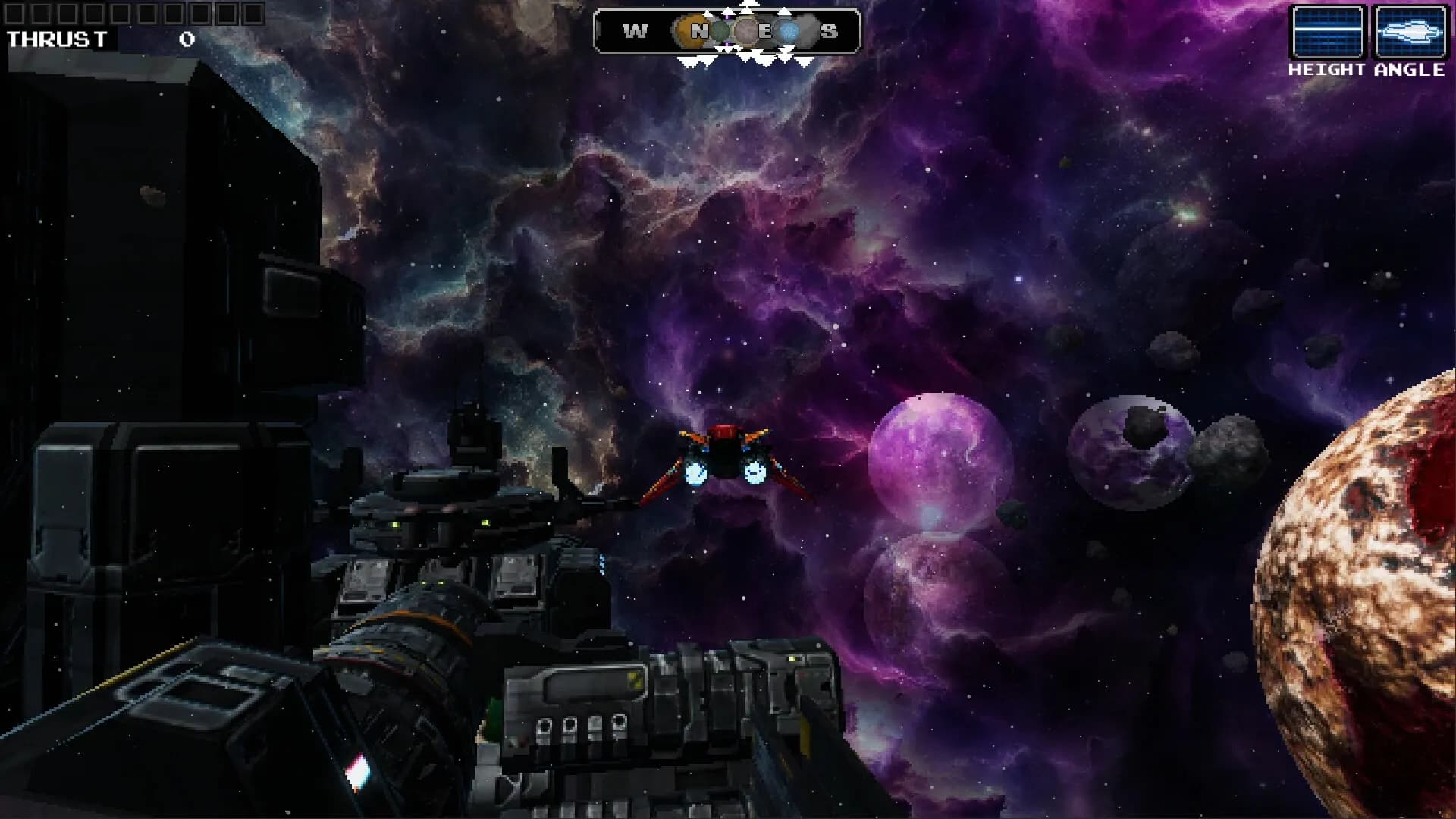Toggle the first inventory slot top-left
This screenshot has width=1456, height=819.
pyautogui.click(x=15, y=14)
